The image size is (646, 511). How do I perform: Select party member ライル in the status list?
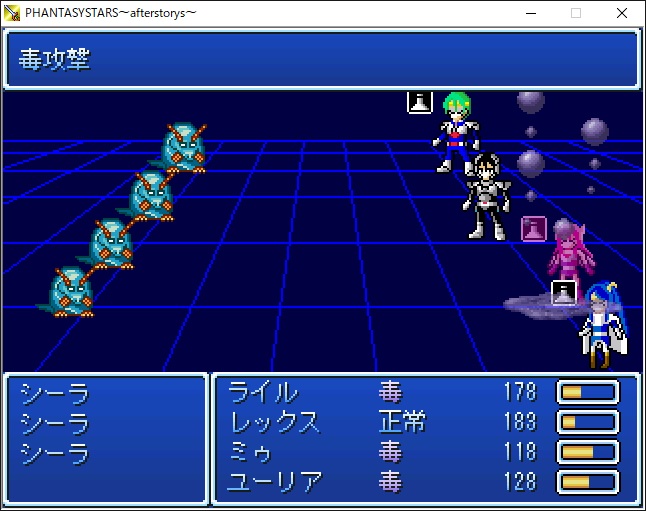point(264,392)
